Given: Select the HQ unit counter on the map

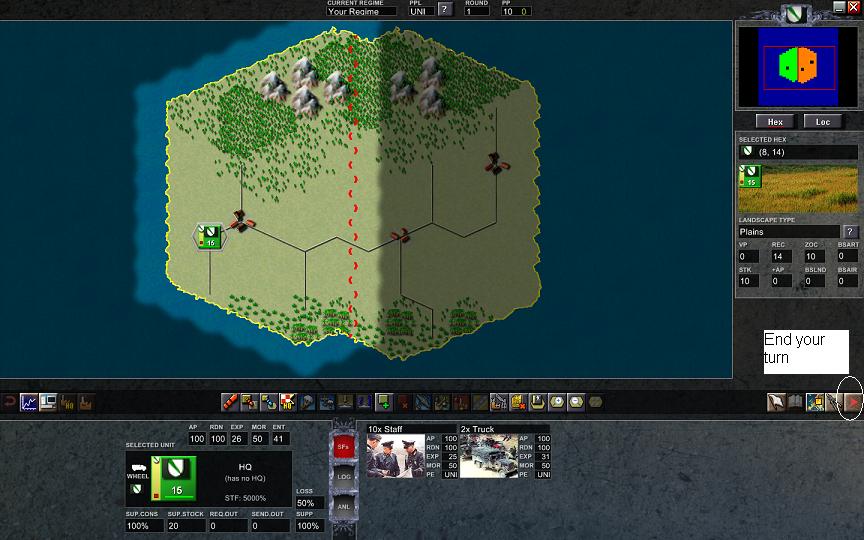Looking at the screenshot, I should [210, 236].
